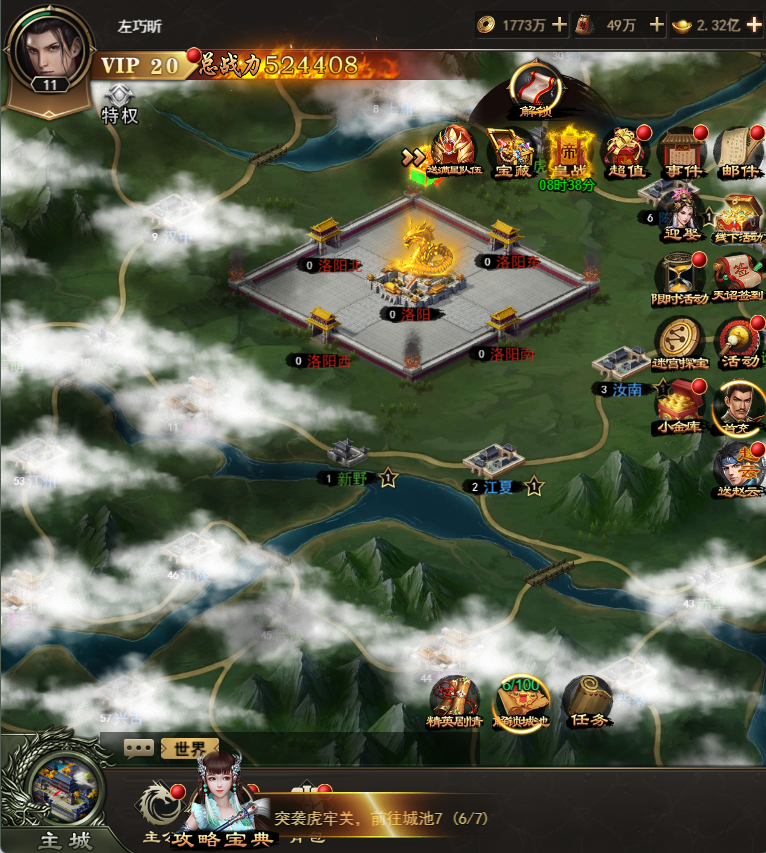Open the 特权 privileges icon
The height and width of the screenshot is (853, 766).
119,104
